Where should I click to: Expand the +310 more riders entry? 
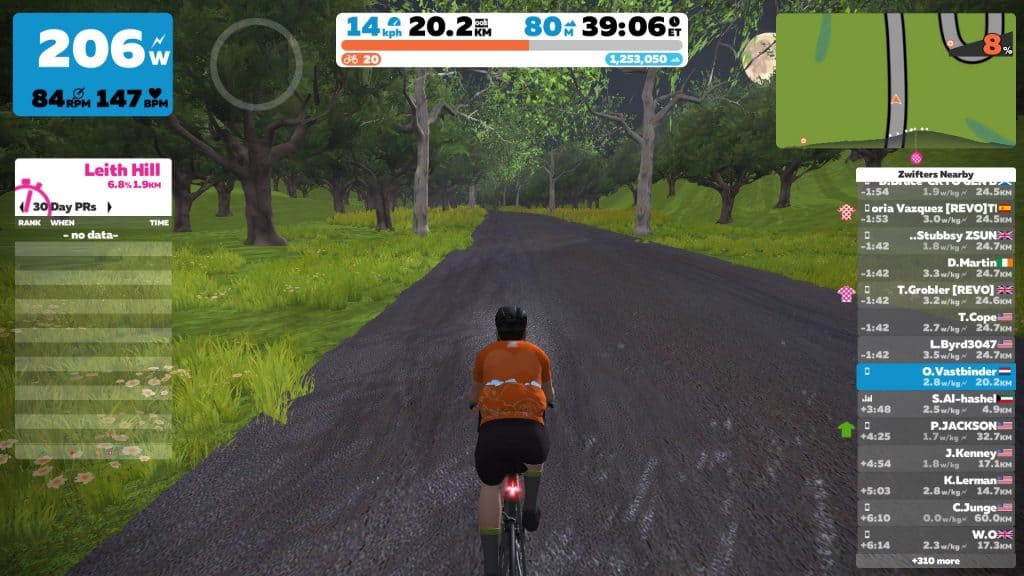click(935, 561)
